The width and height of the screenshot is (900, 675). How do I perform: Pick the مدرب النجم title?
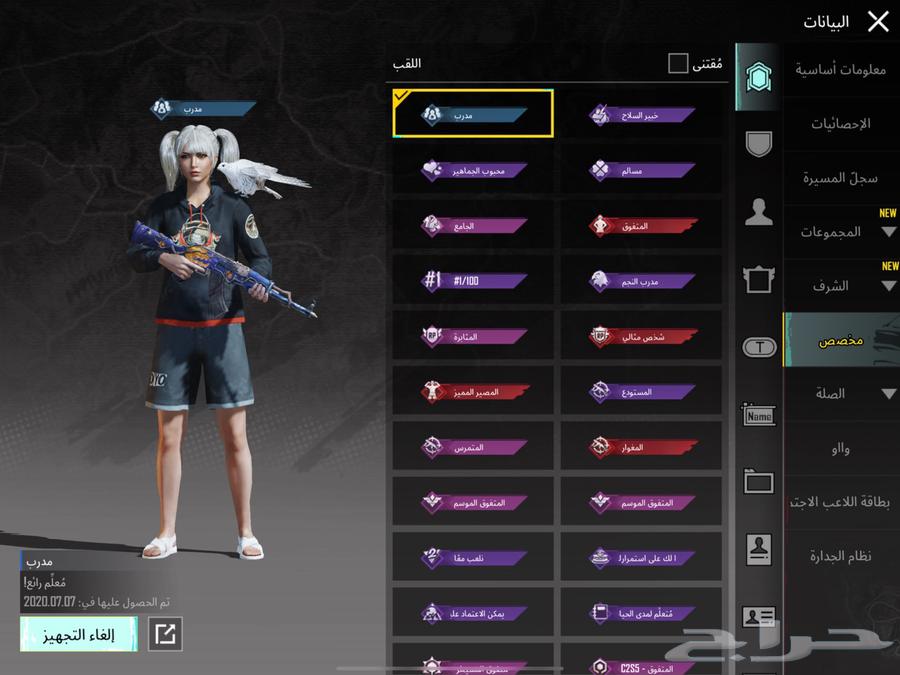point(642,281)
